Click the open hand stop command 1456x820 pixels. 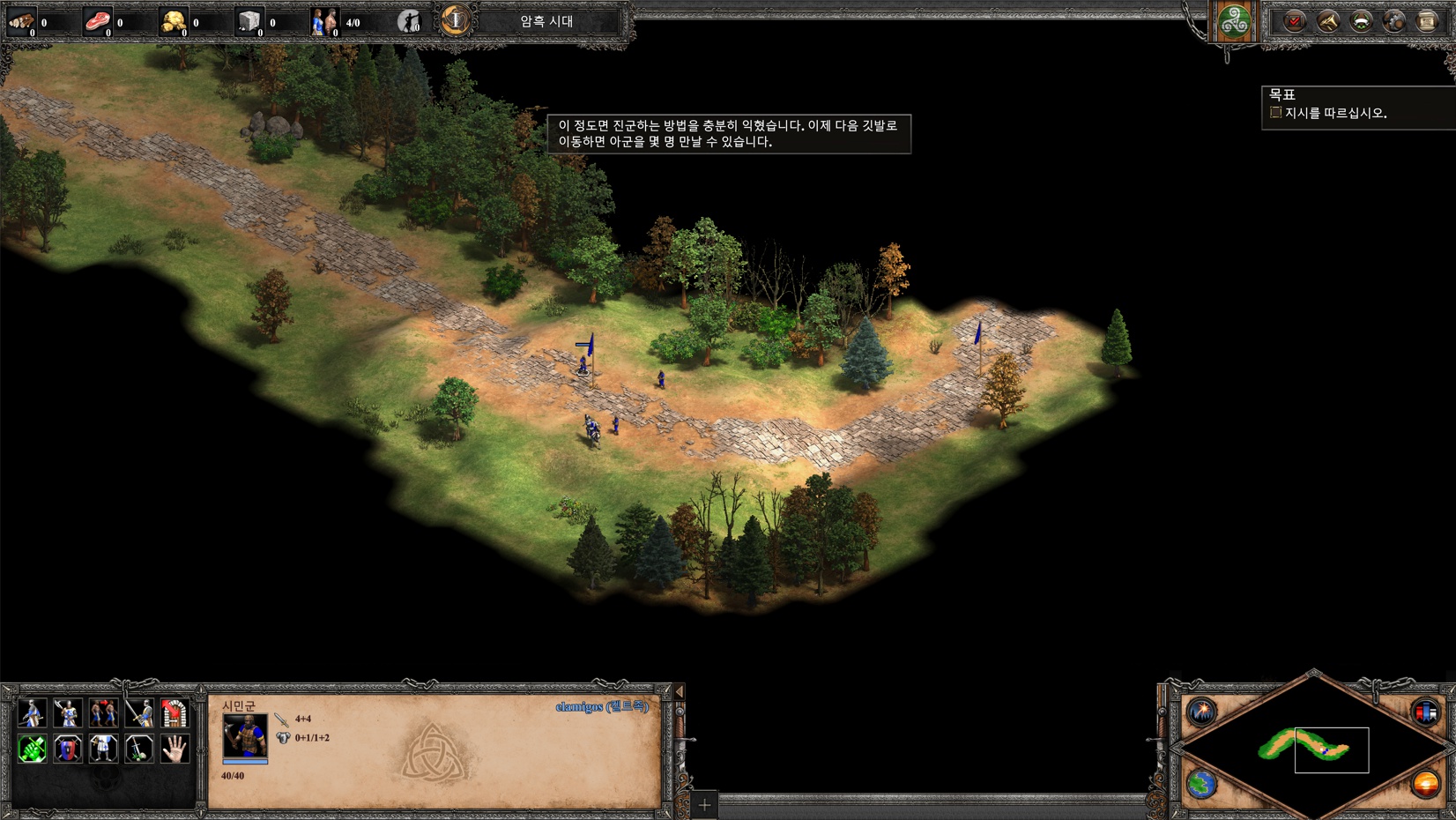pyautogui.click(x=175, y=749)
